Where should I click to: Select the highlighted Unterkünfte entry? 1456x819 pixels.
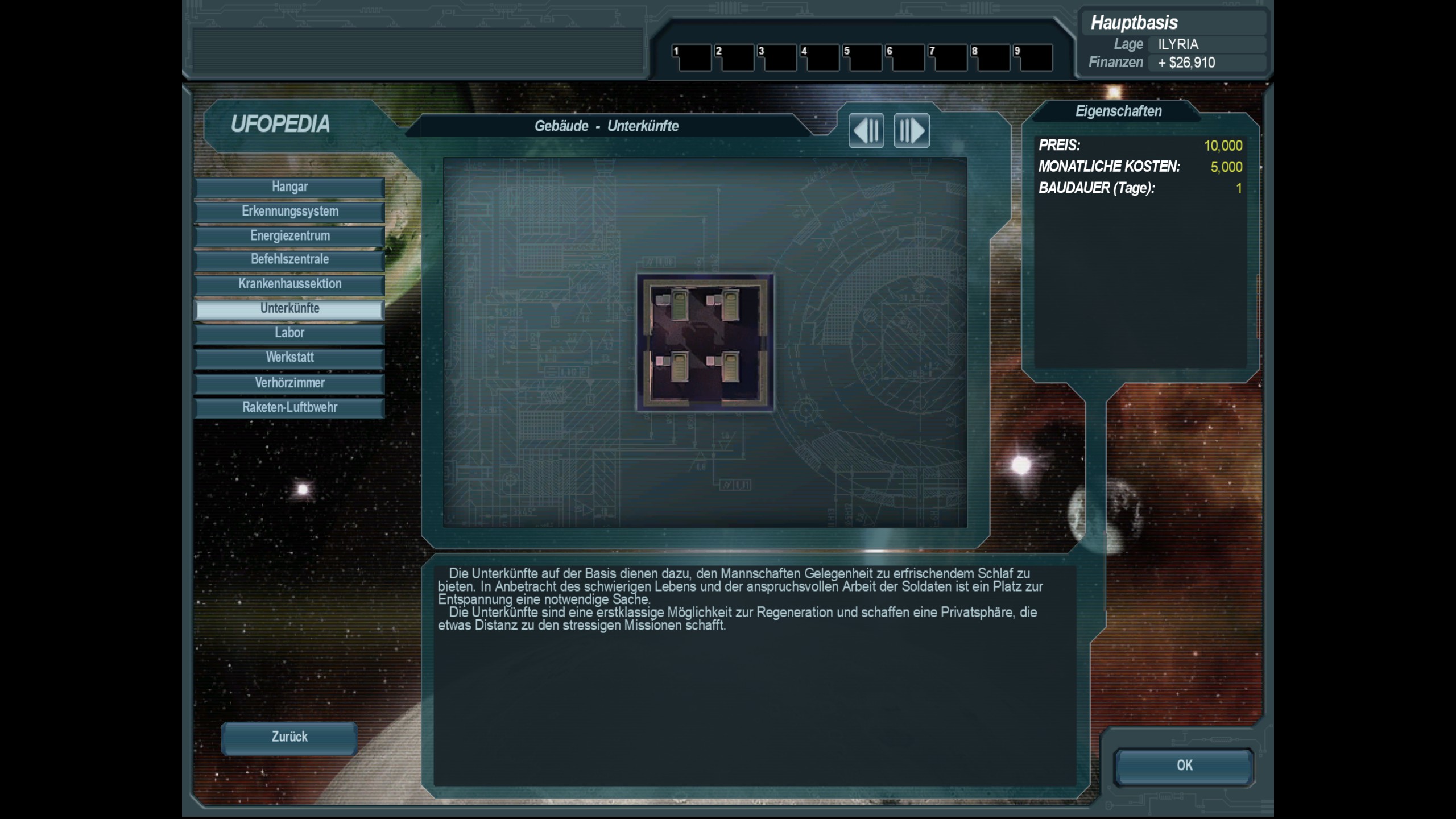tap(289, 309)
